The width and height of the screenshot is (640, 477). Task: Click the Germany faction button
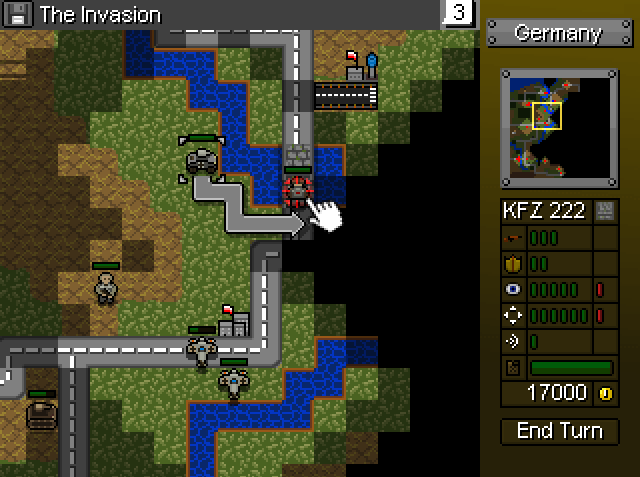[558, 33]
